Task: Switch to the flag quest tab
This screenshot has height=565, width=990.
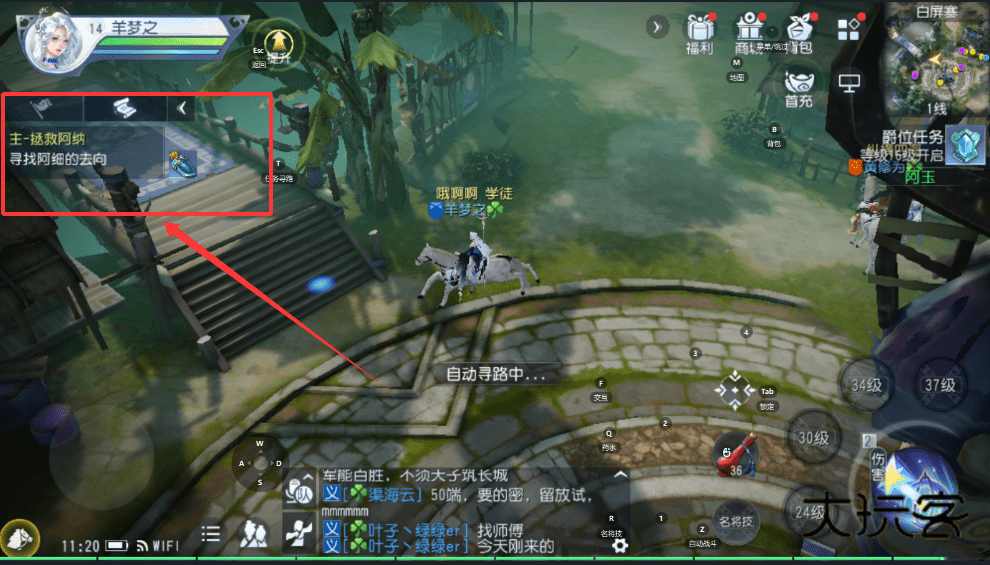Action: coord(42,108)
